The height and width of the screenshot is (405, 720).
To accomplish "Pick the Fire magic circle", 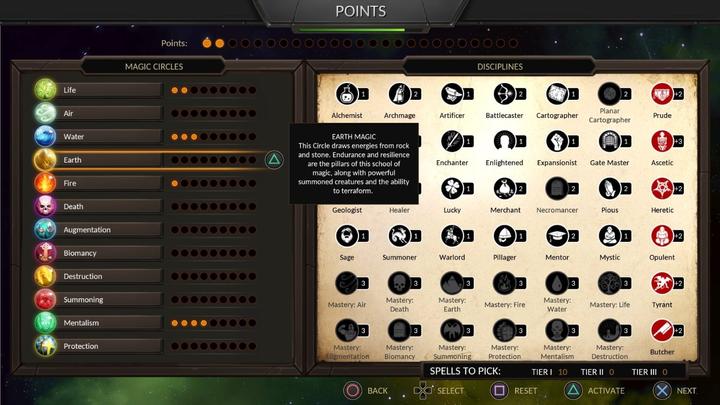I will click(98, 183).
